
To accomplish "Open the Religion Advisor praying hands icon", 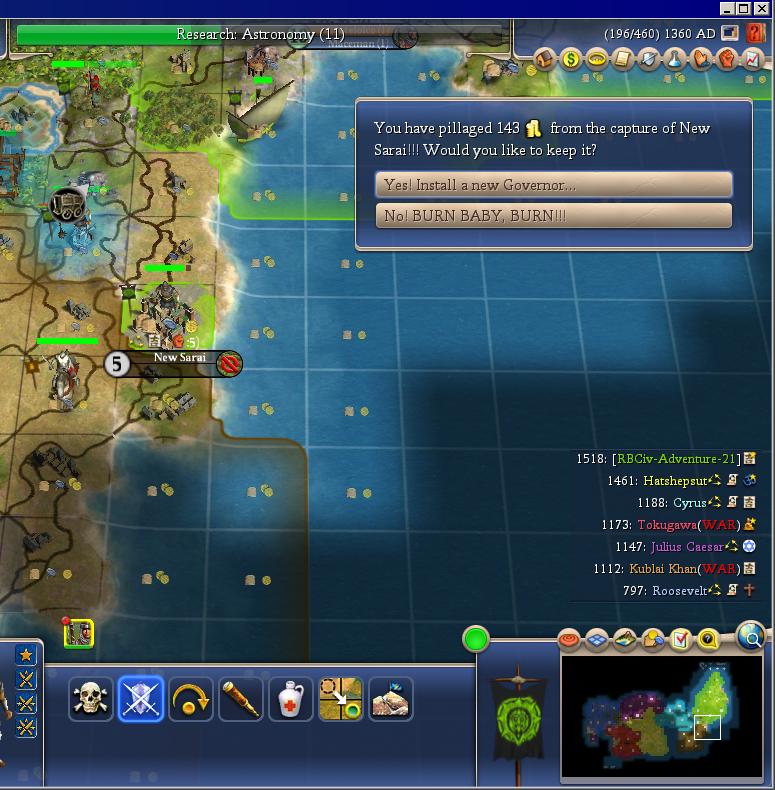I will click(x=701, y=60).
